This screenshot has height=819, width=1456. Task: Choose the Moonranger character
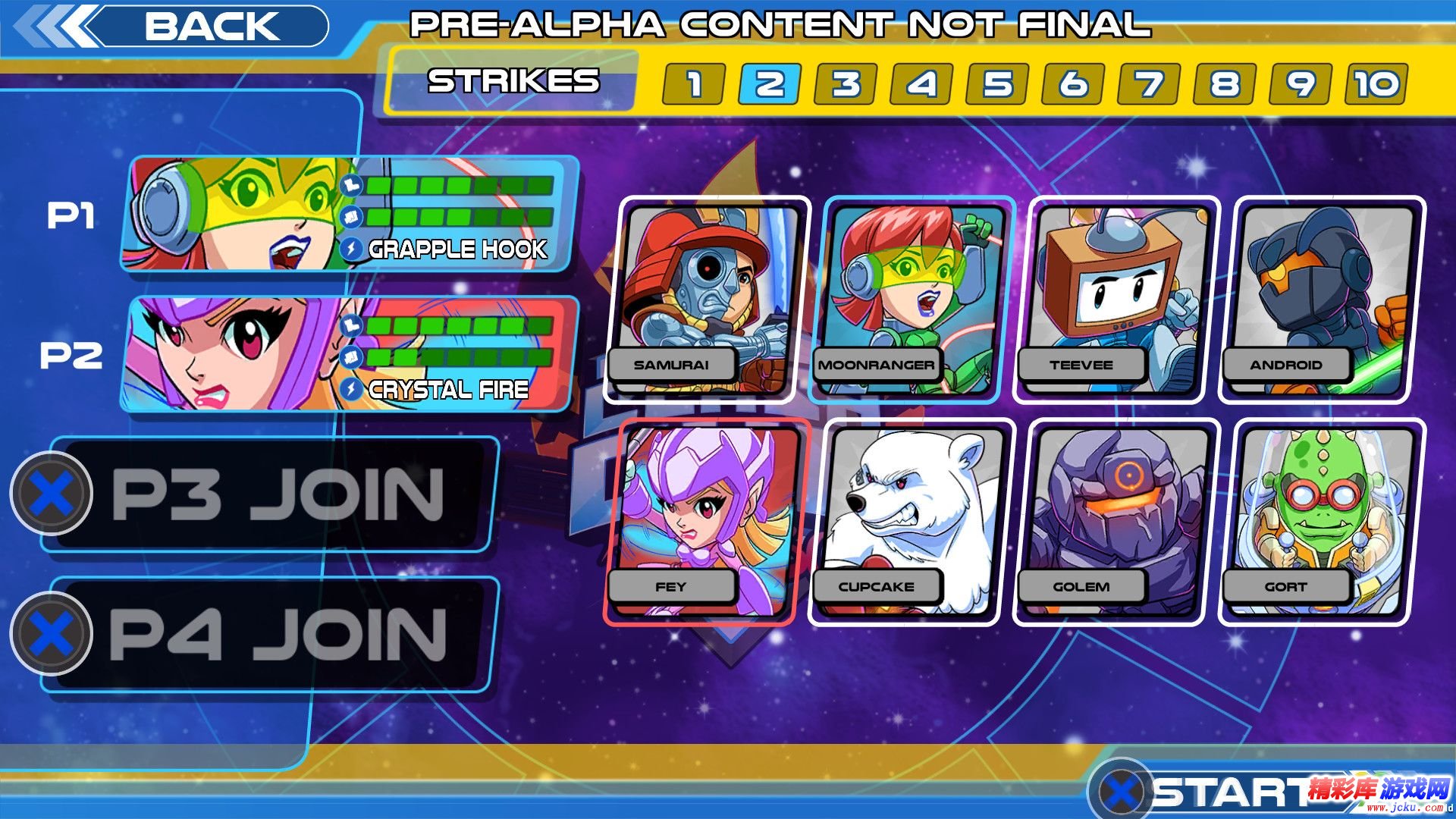tap(912, 300)
